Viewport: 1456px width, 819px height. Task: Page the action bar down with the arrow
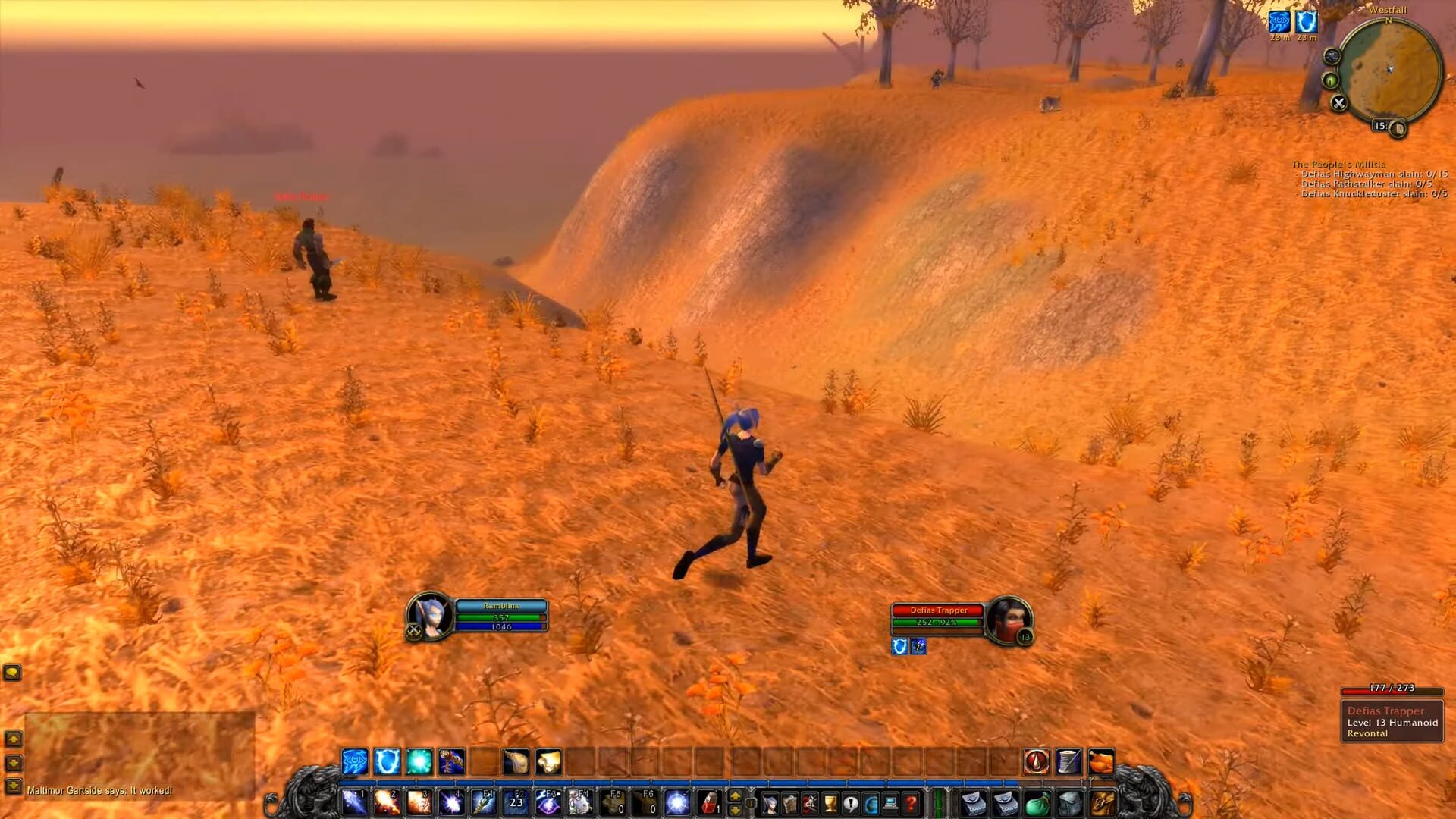click(735, 810)
